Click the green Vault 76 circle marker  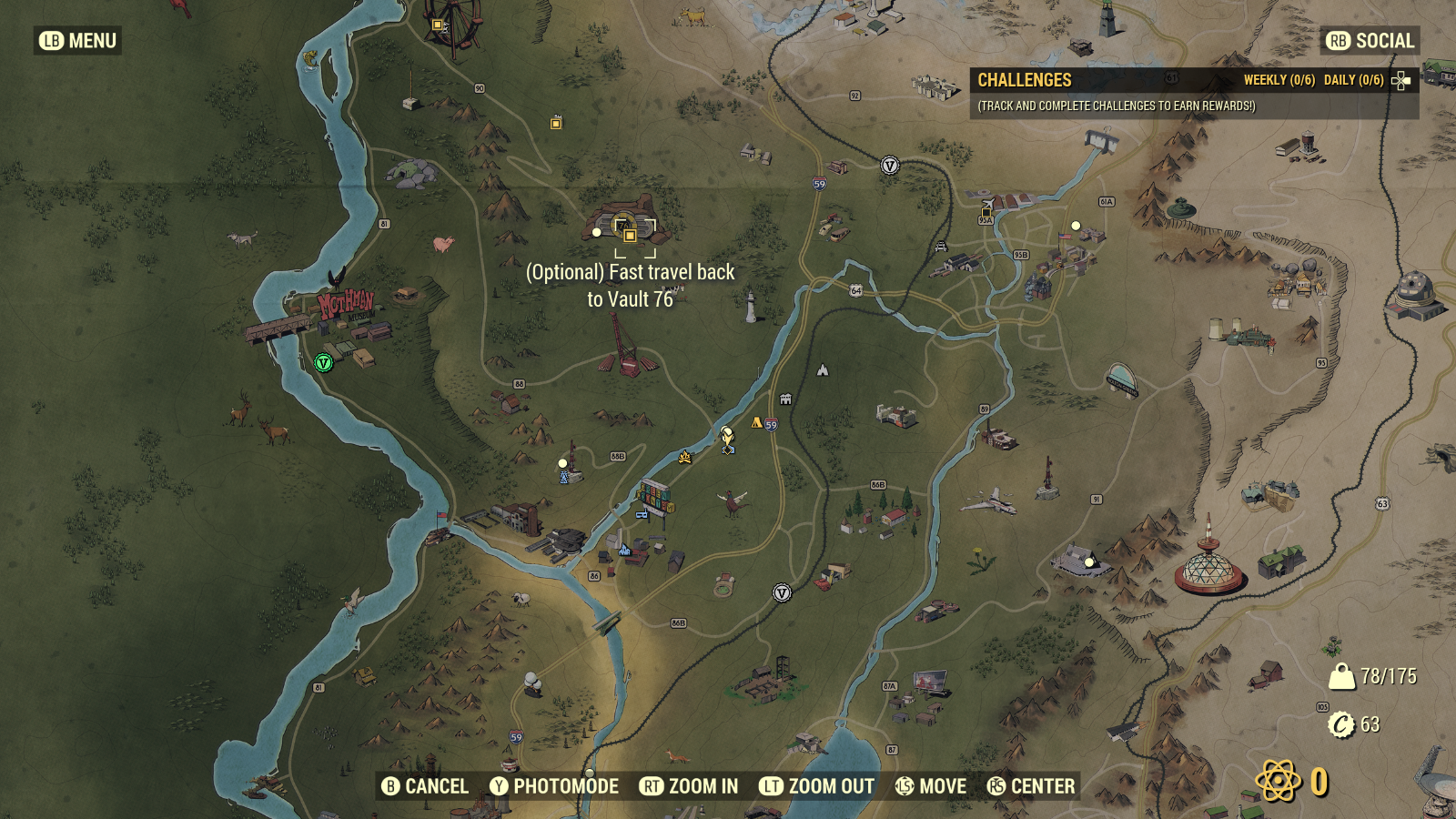tap(321, 364)
